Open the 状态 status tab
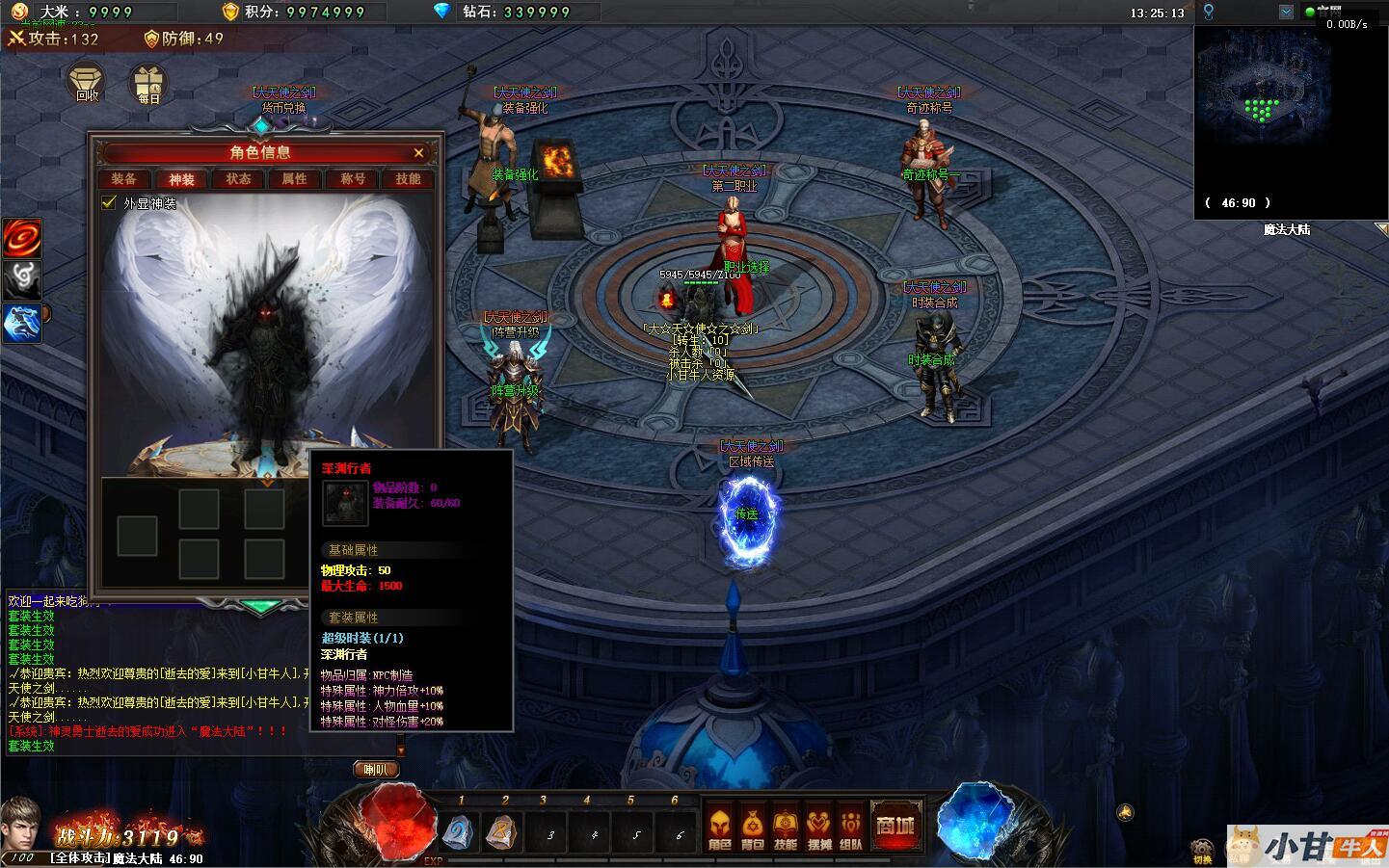Screen dimensions: 1389x868 point(238,179)
